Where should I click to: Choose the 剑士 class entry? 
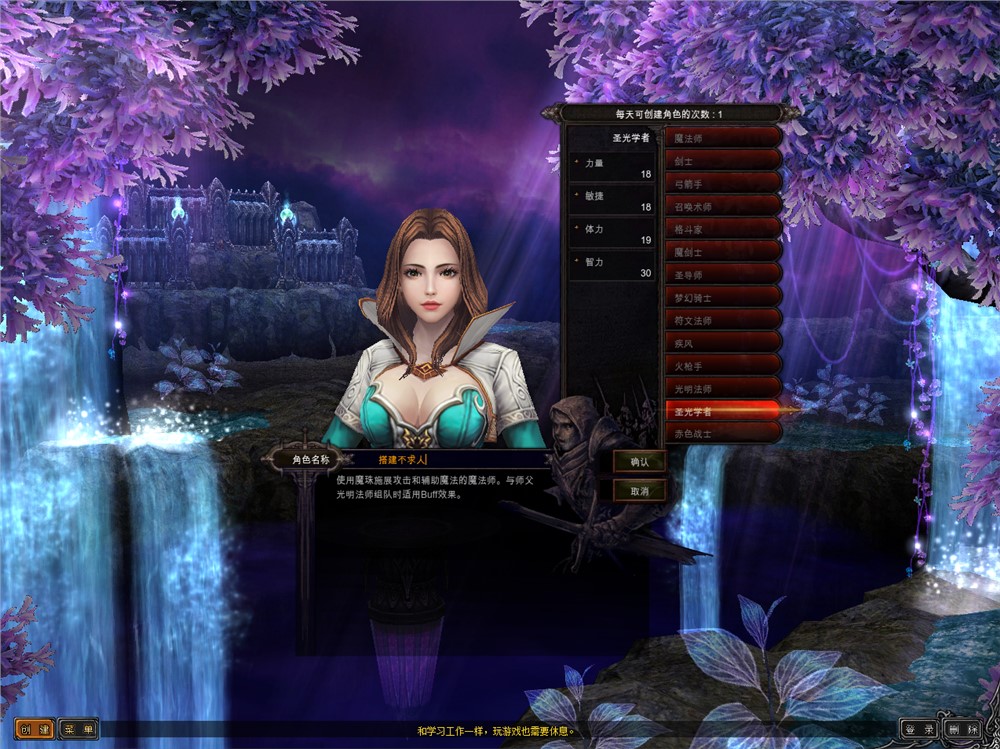(723, 159)
